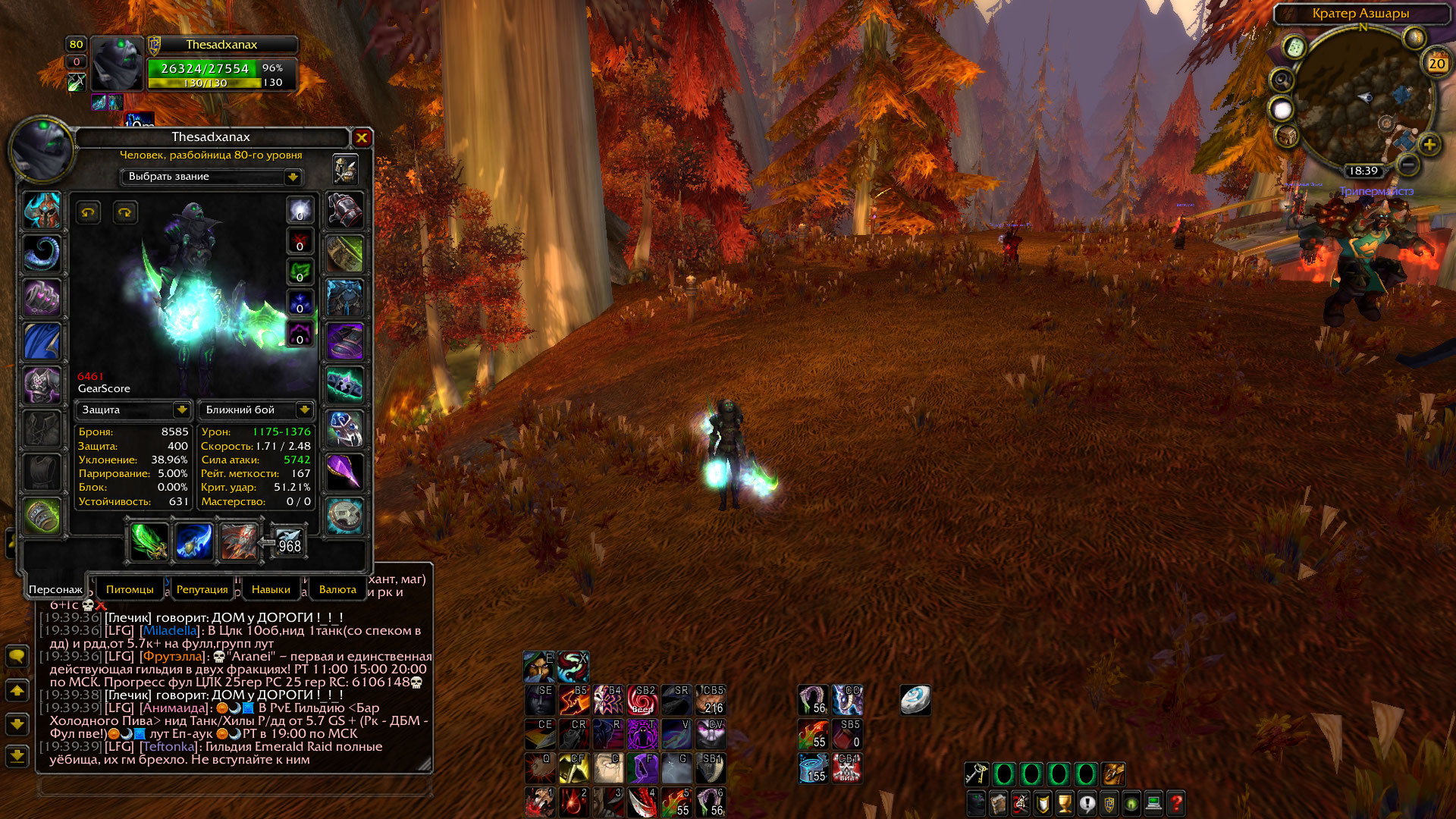
Task: Open the Репутация tab
Action: tap(202, 589)
